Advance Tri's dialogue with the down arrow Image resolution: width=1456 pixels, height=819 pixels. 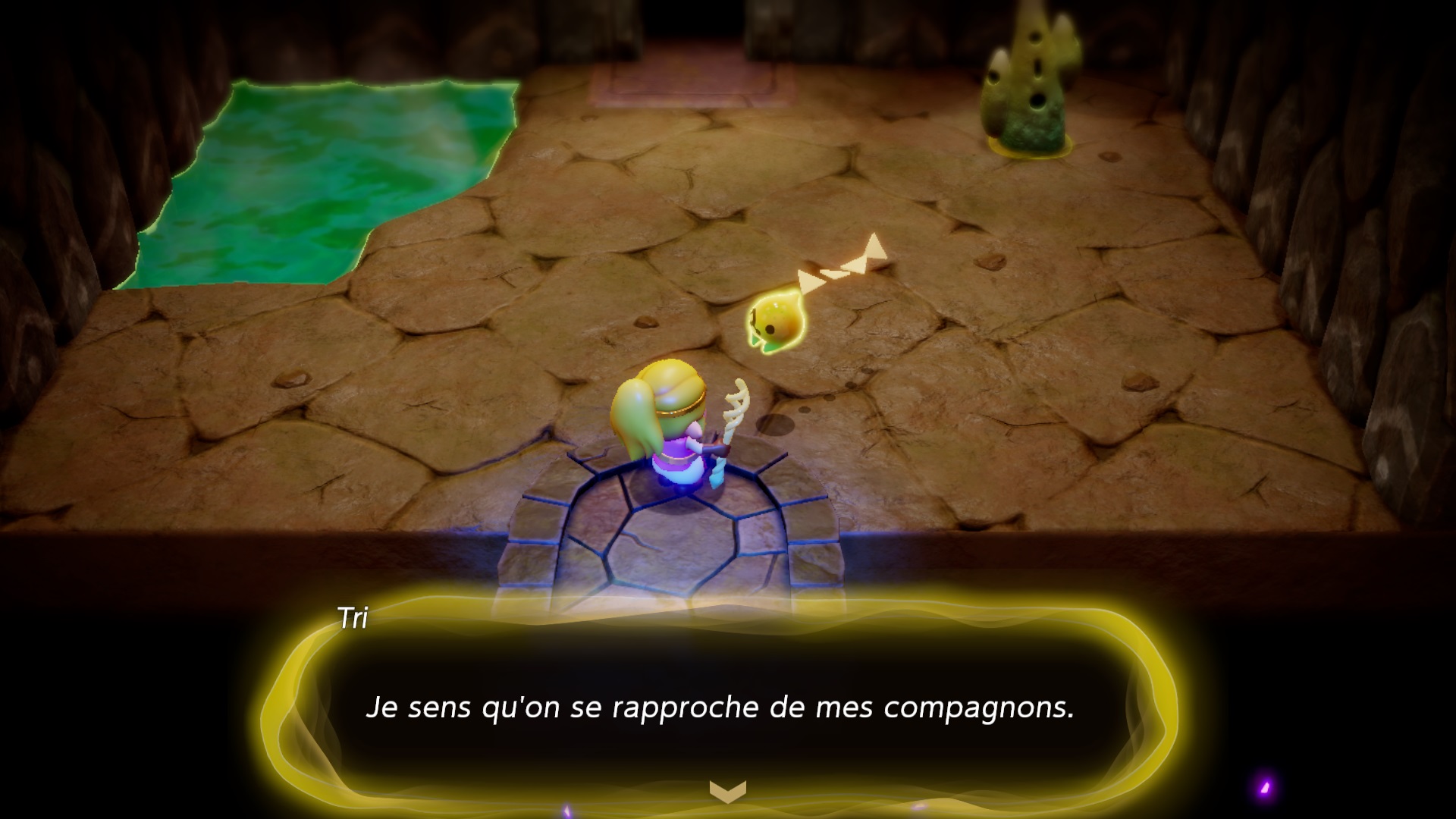[x=727, y=792]
